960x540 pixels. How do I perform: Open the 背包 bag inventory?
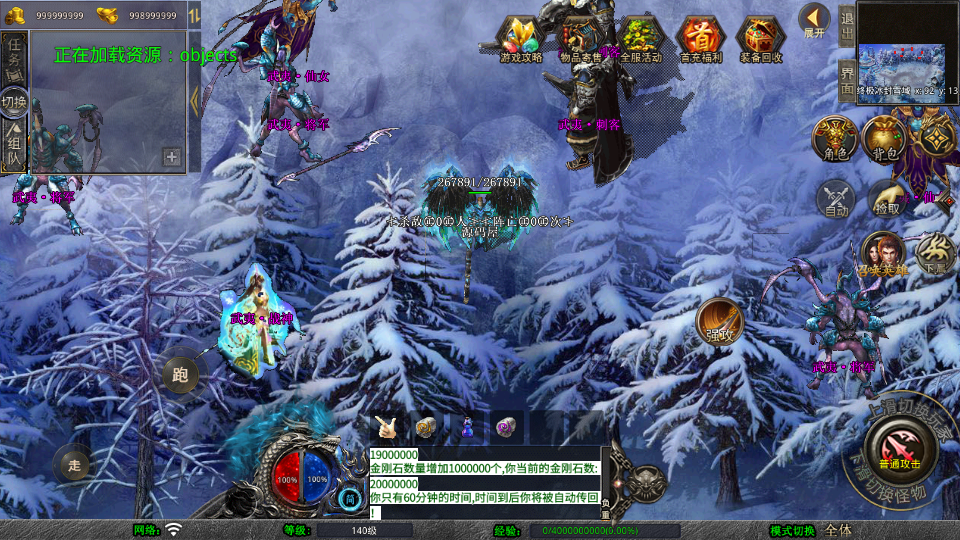pyautogui.click(x=883, y=138)
